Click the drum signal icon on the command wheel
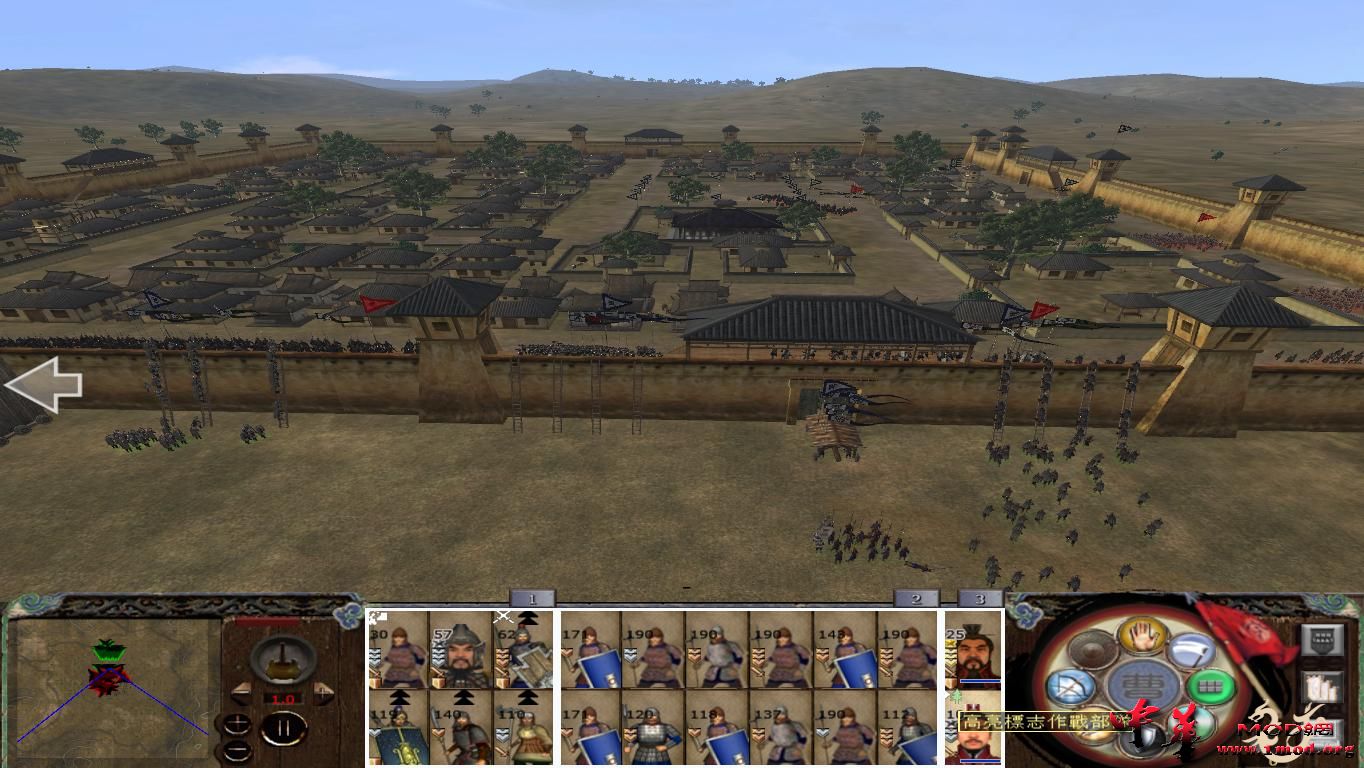Image resolution: width=1364 pixels, height=768 pixels. (1090, 648)
